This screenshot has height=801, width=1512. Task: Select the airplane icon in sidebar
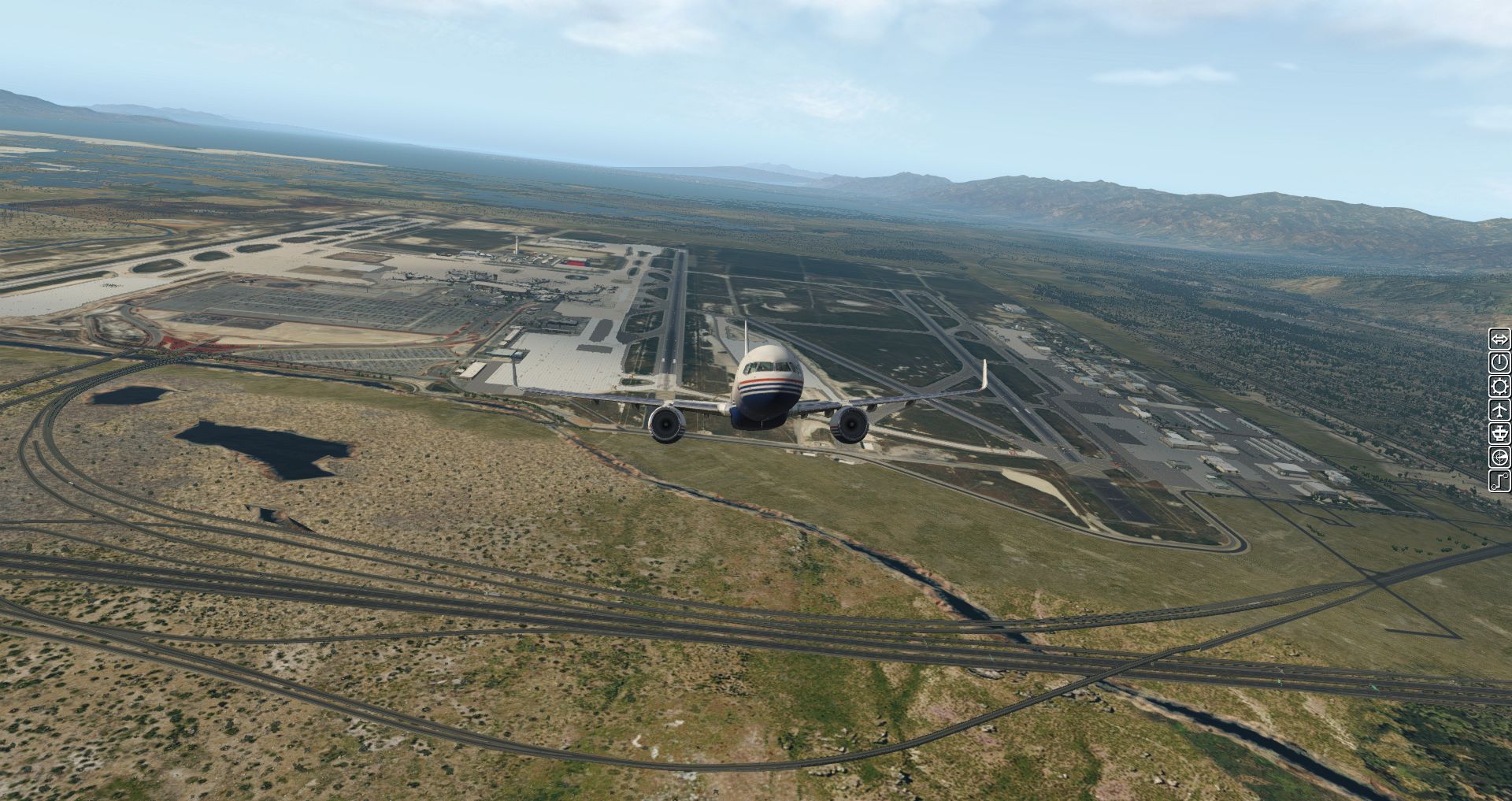point(1499,410)
